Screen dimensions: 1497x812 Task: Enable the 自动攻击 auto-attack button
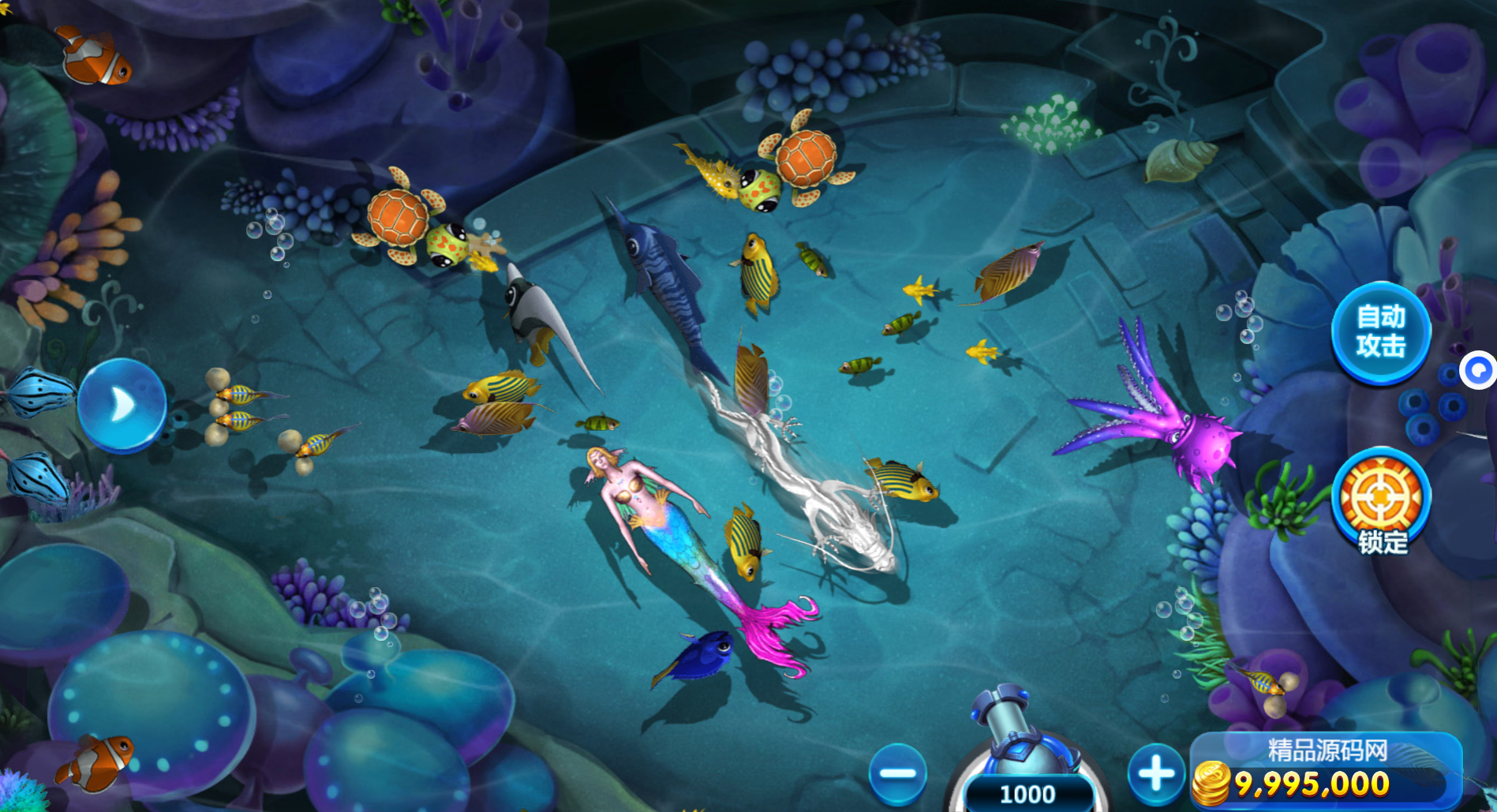tap(1380, 332)
